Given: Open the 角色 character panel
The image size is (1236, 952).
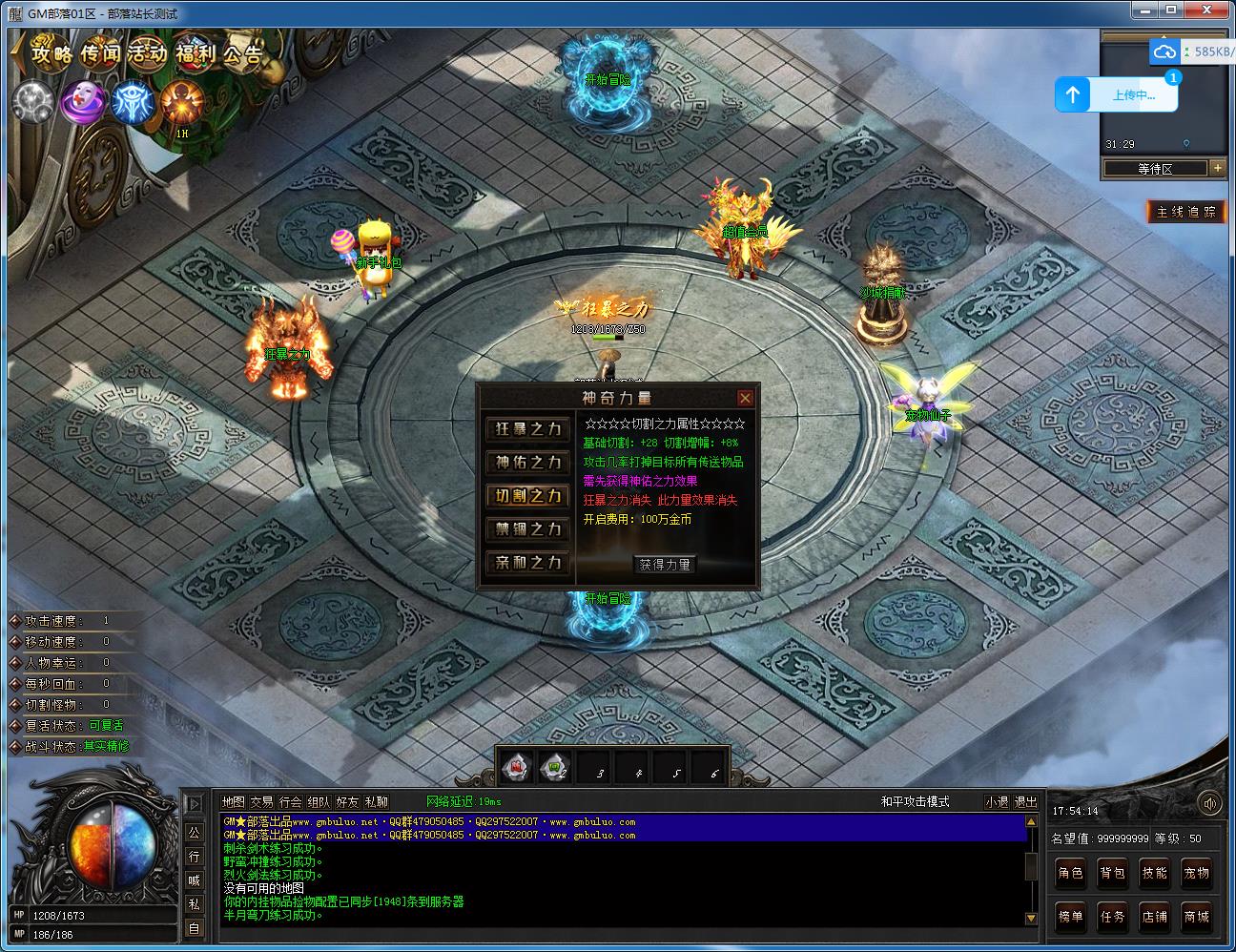Looking at the screenshot, I should point(1071,873).
